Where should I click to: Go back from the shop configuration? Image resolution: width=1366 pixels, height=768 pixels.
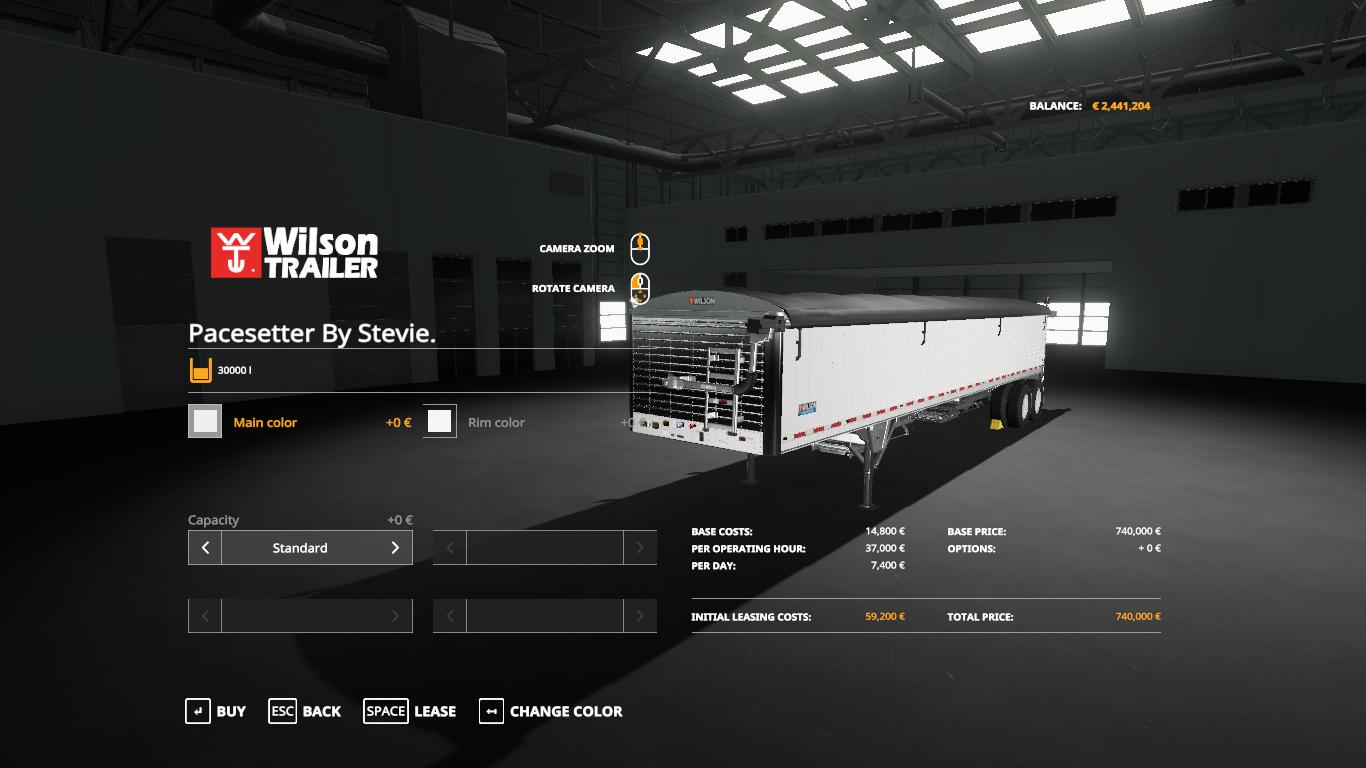305,711
